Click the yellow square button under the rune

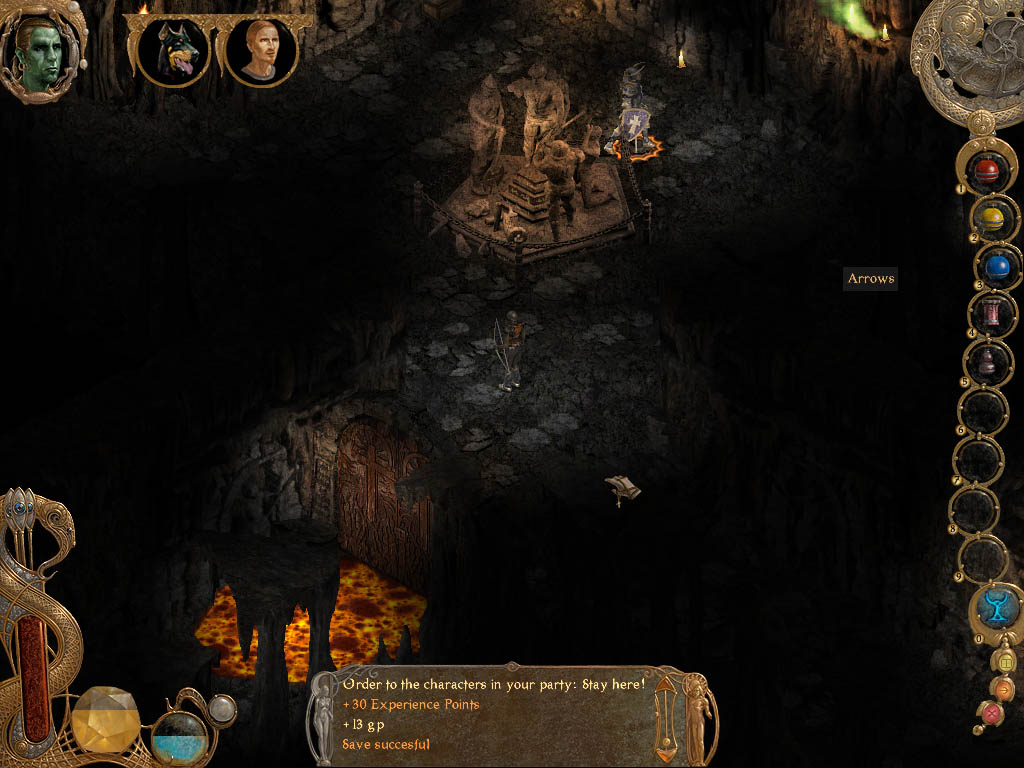1006,661
